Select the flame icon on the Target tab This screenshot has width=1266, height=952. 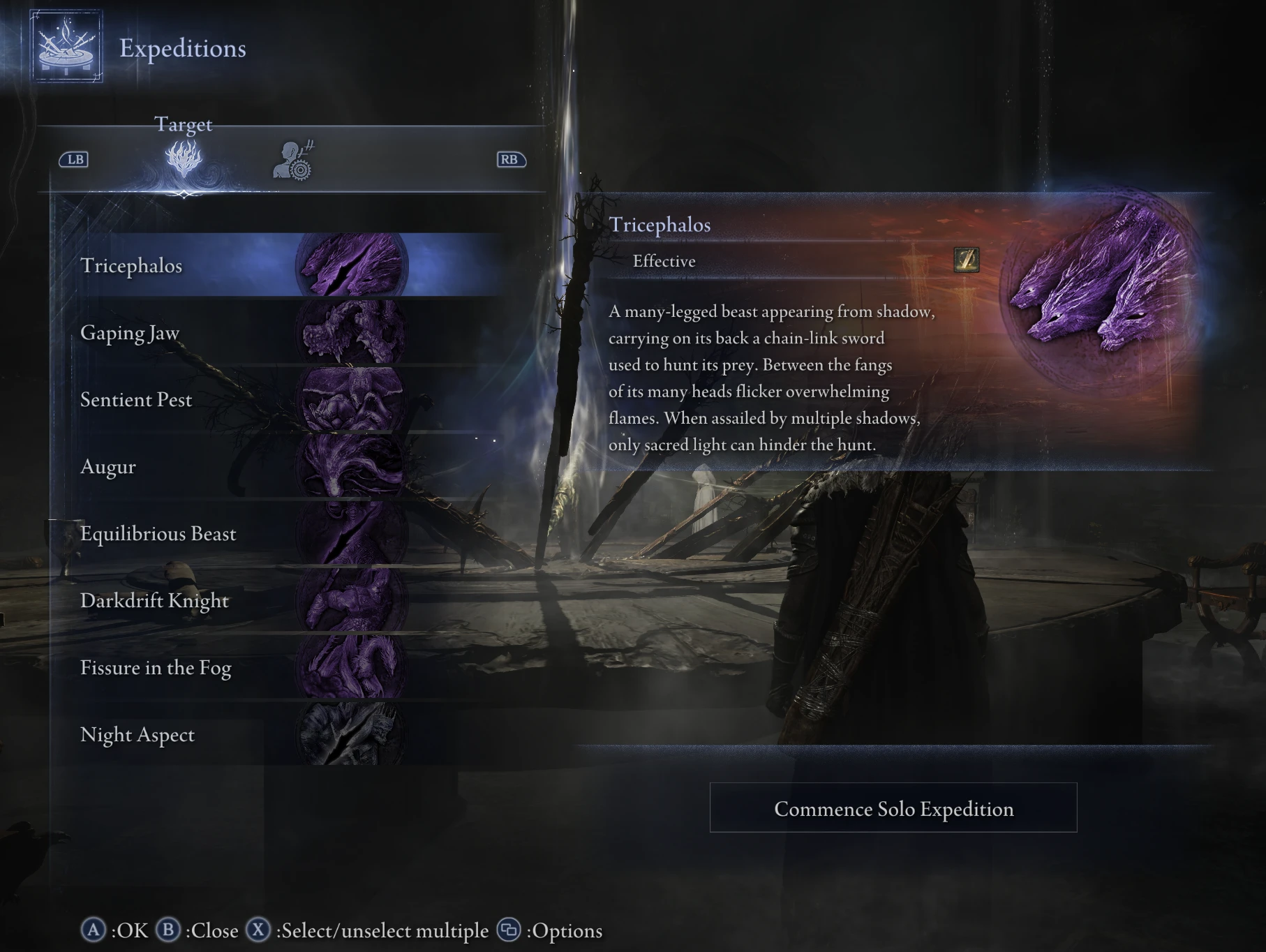[x=184, y=159]
